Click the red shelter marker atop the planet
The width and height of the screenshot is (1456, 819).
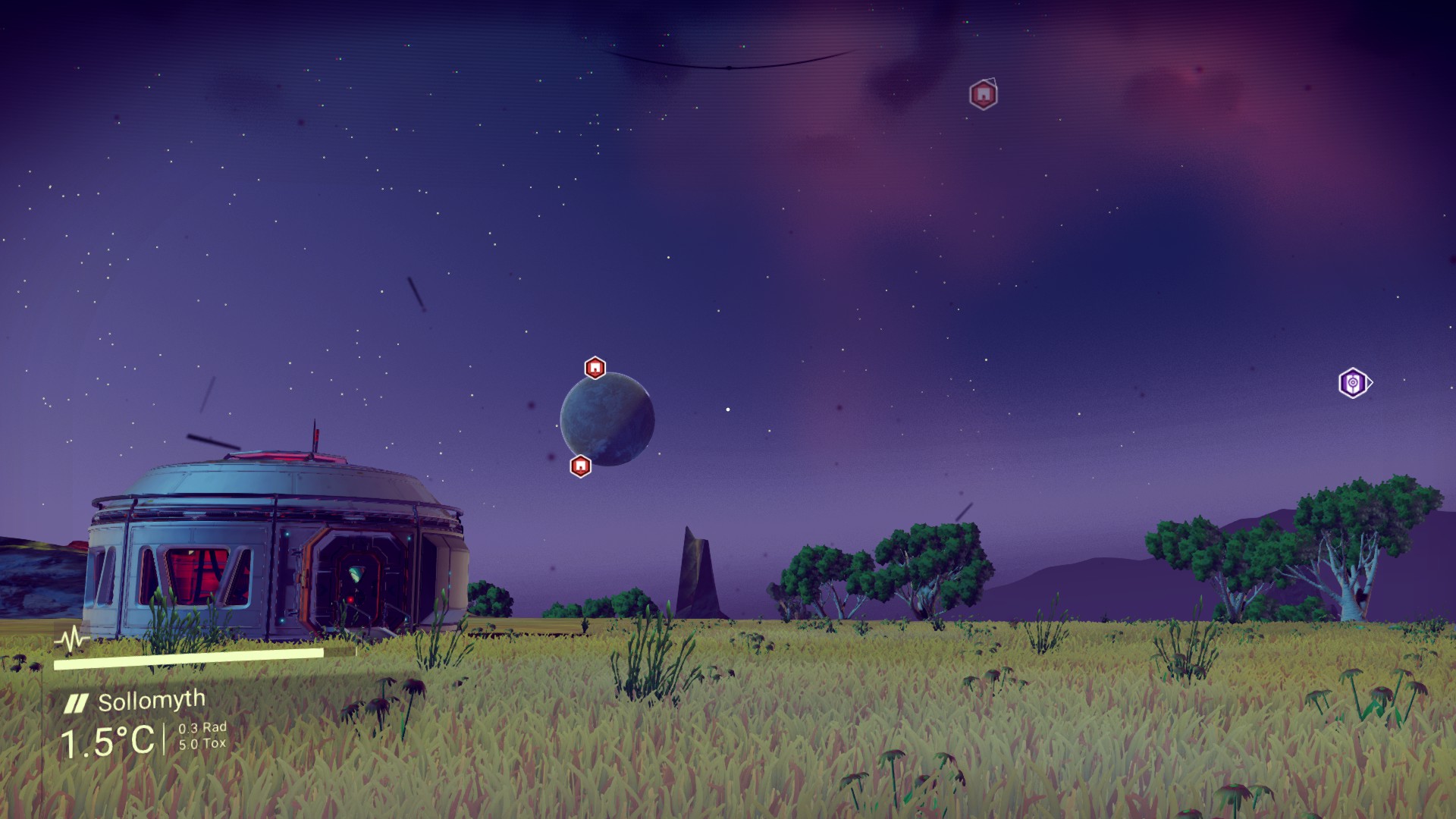(x=595, y=368)
